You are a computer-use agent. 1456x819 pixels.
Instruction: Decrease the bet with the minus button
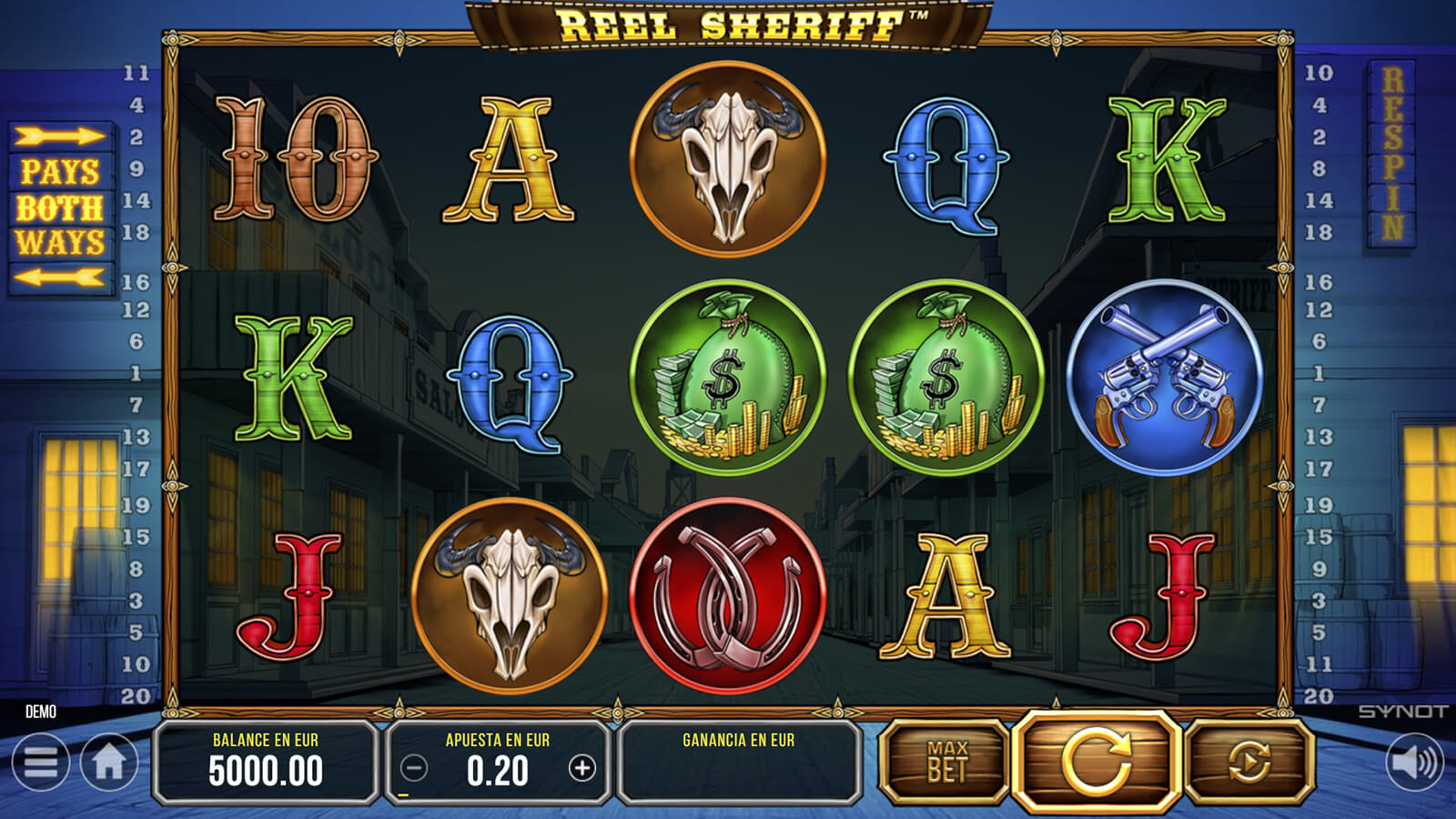(414, 769)
